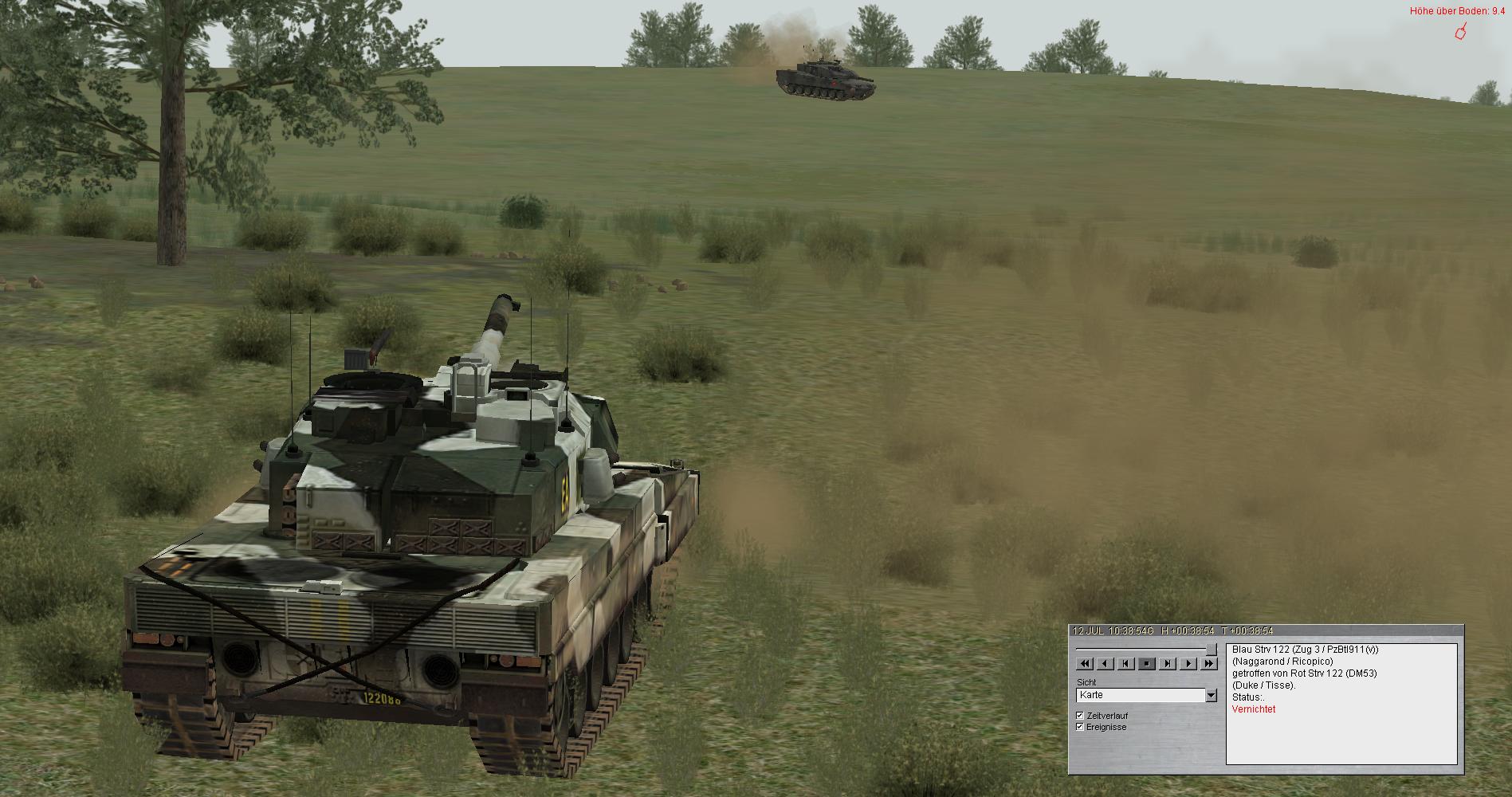Open the Sicht view dropdown showing Karte
Image resolution: width=1512 pixels, height=797 pixels.
click(1212, 696)
